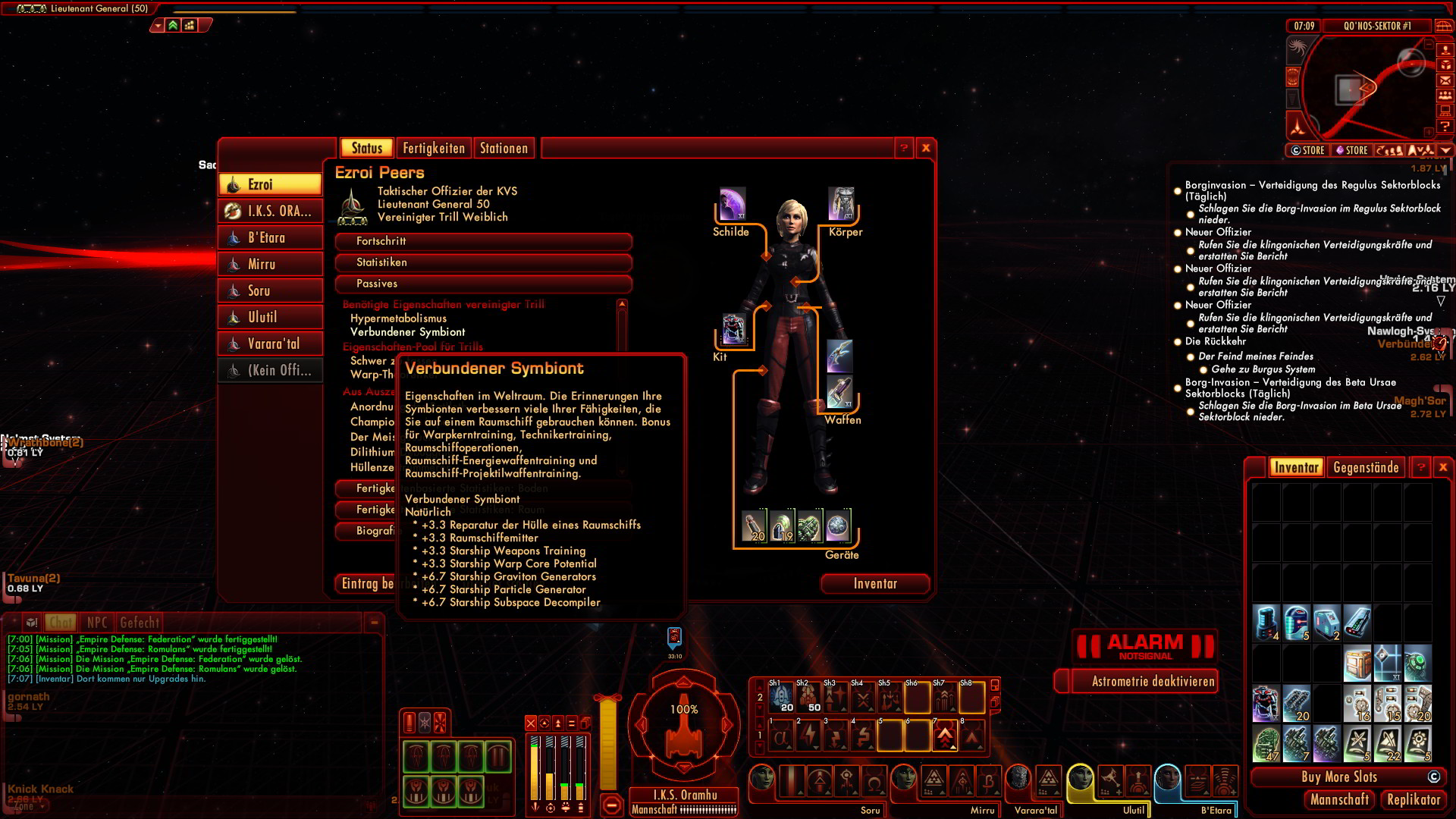Switch to the Fertigkeiten tab

point(434,149)
